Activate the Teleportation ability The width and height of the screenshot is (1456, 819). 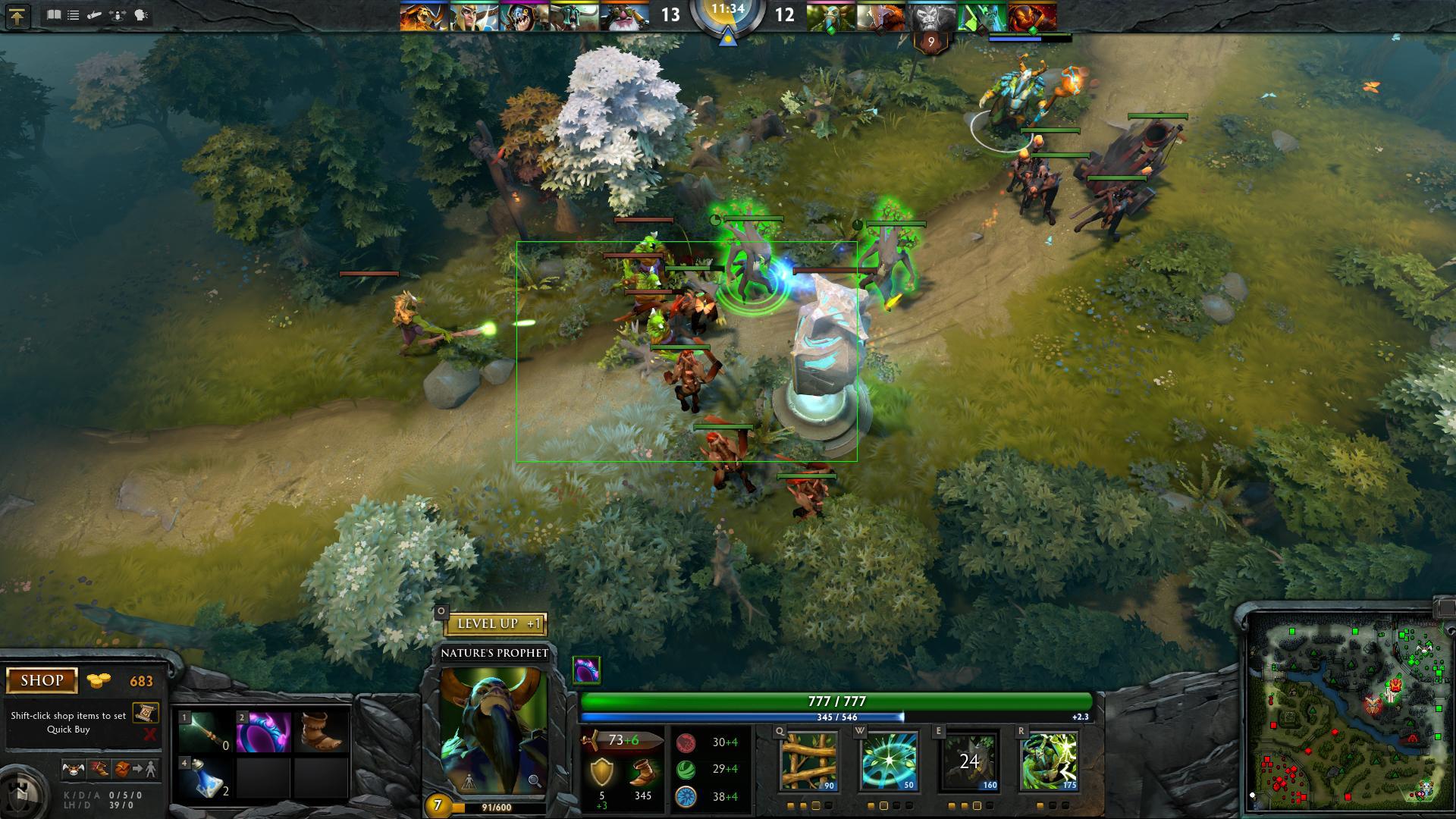pos(889,761)
